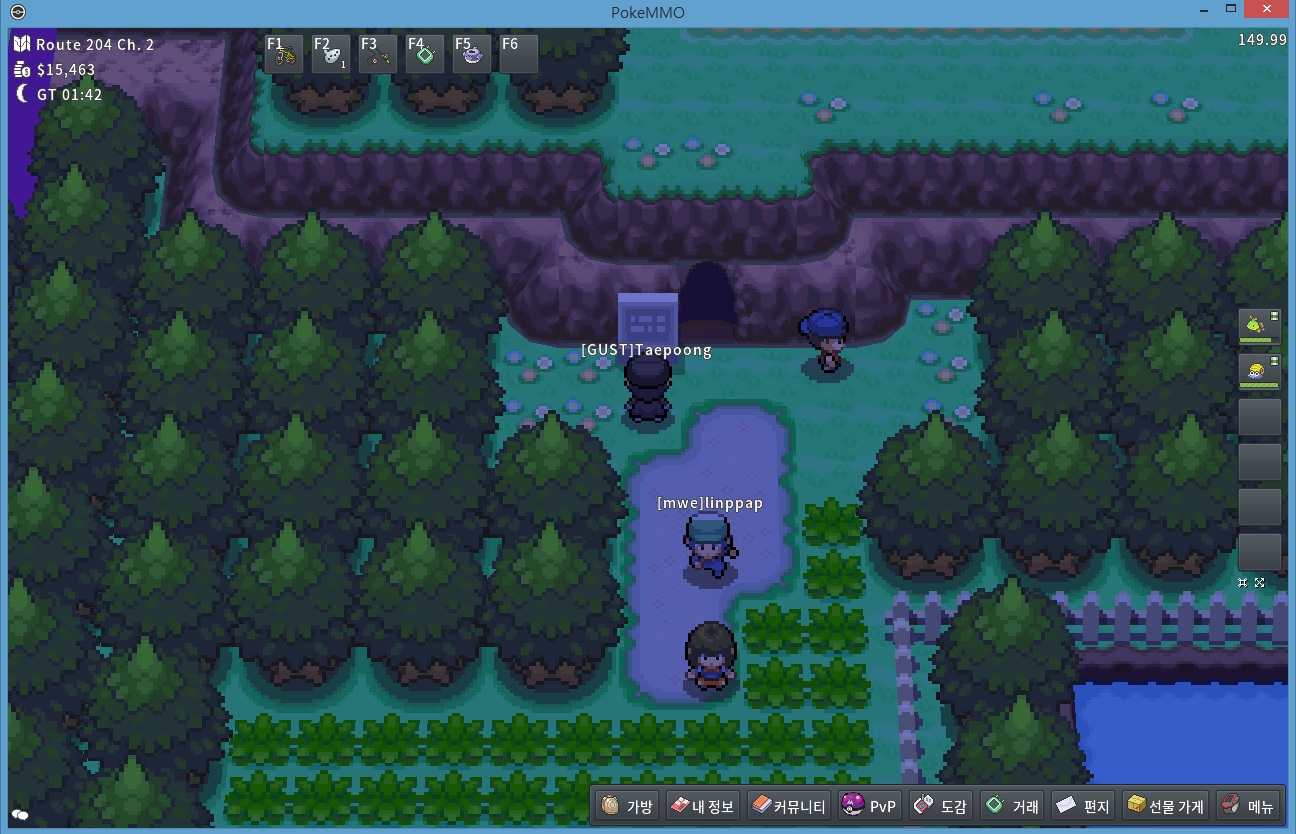Activate the green device in slot F4

425,55
